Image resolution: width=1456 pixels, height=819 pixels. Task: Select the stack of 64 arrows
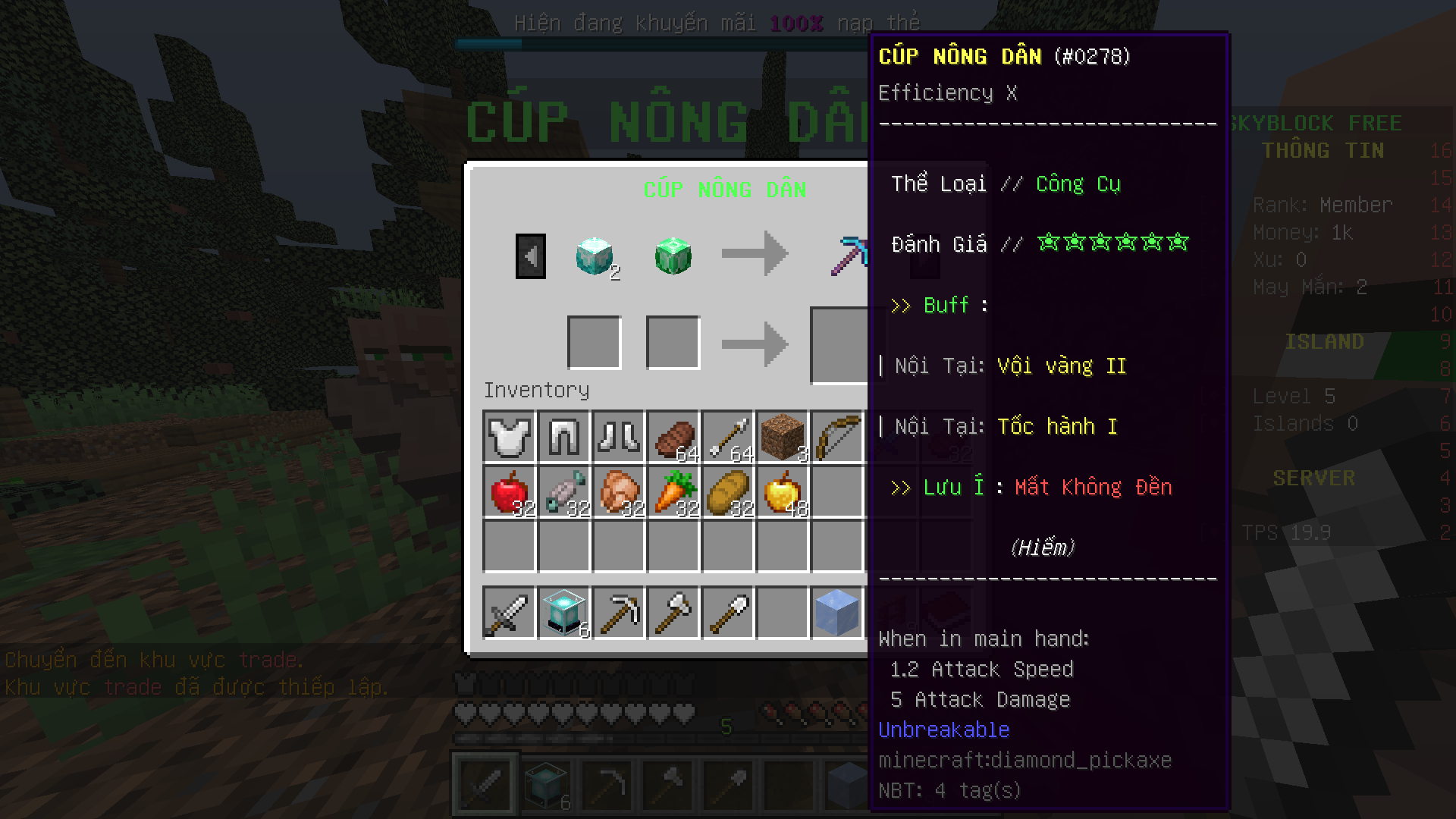pos(727,438)
